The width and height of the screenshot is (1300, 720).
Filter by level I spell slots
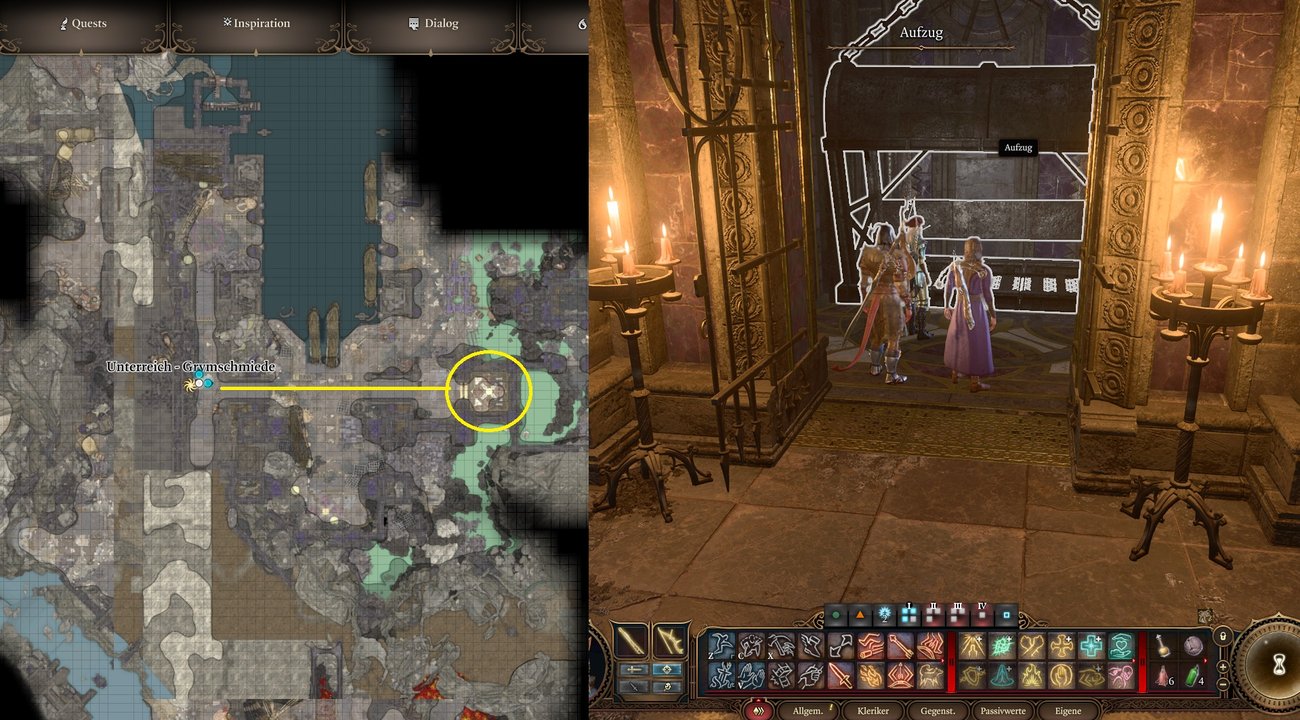pyautogui.click(x=910, y=612)
